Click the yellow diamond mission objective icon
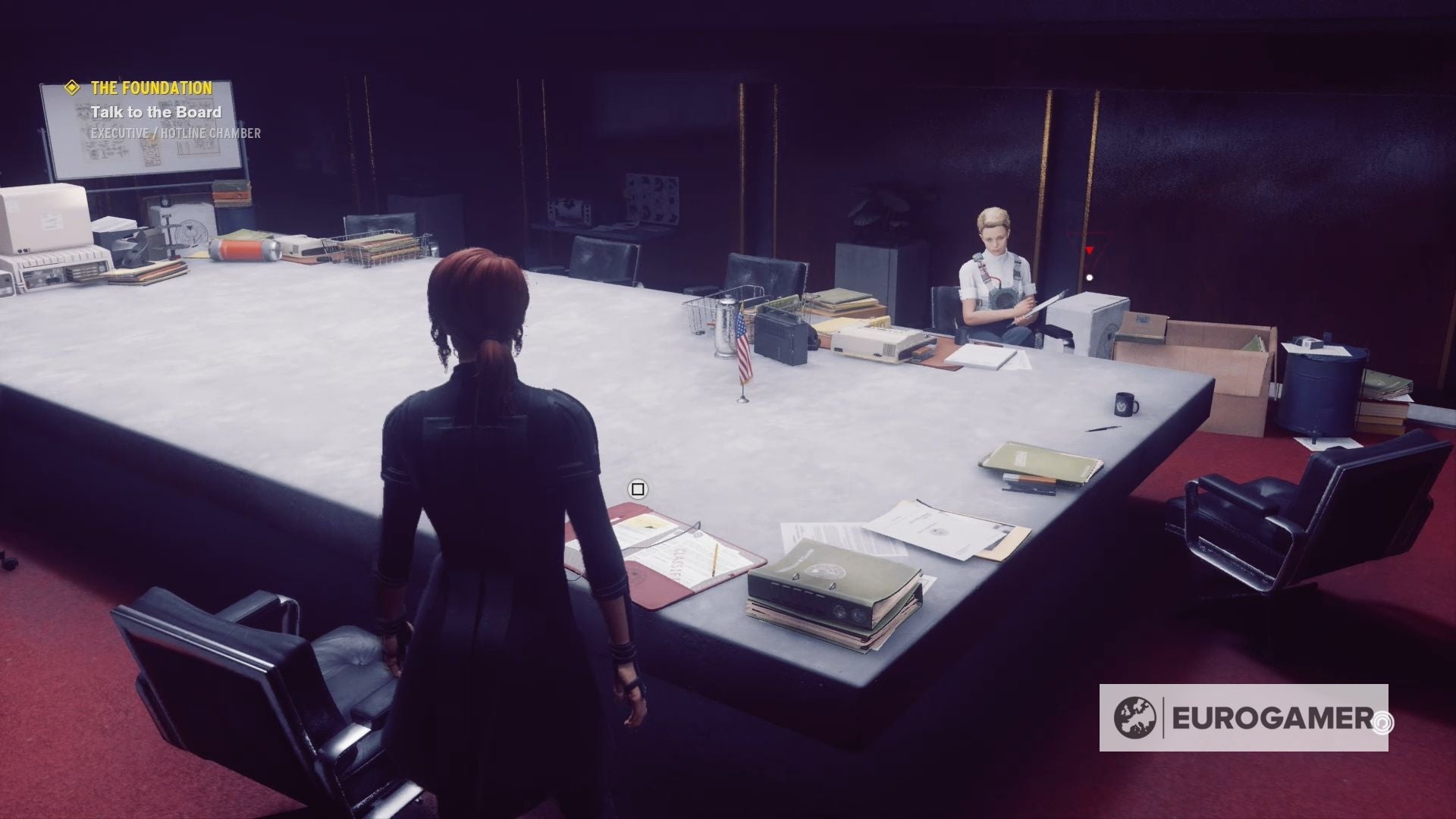Screen dimensions: 1456x819 pos(72,87)
